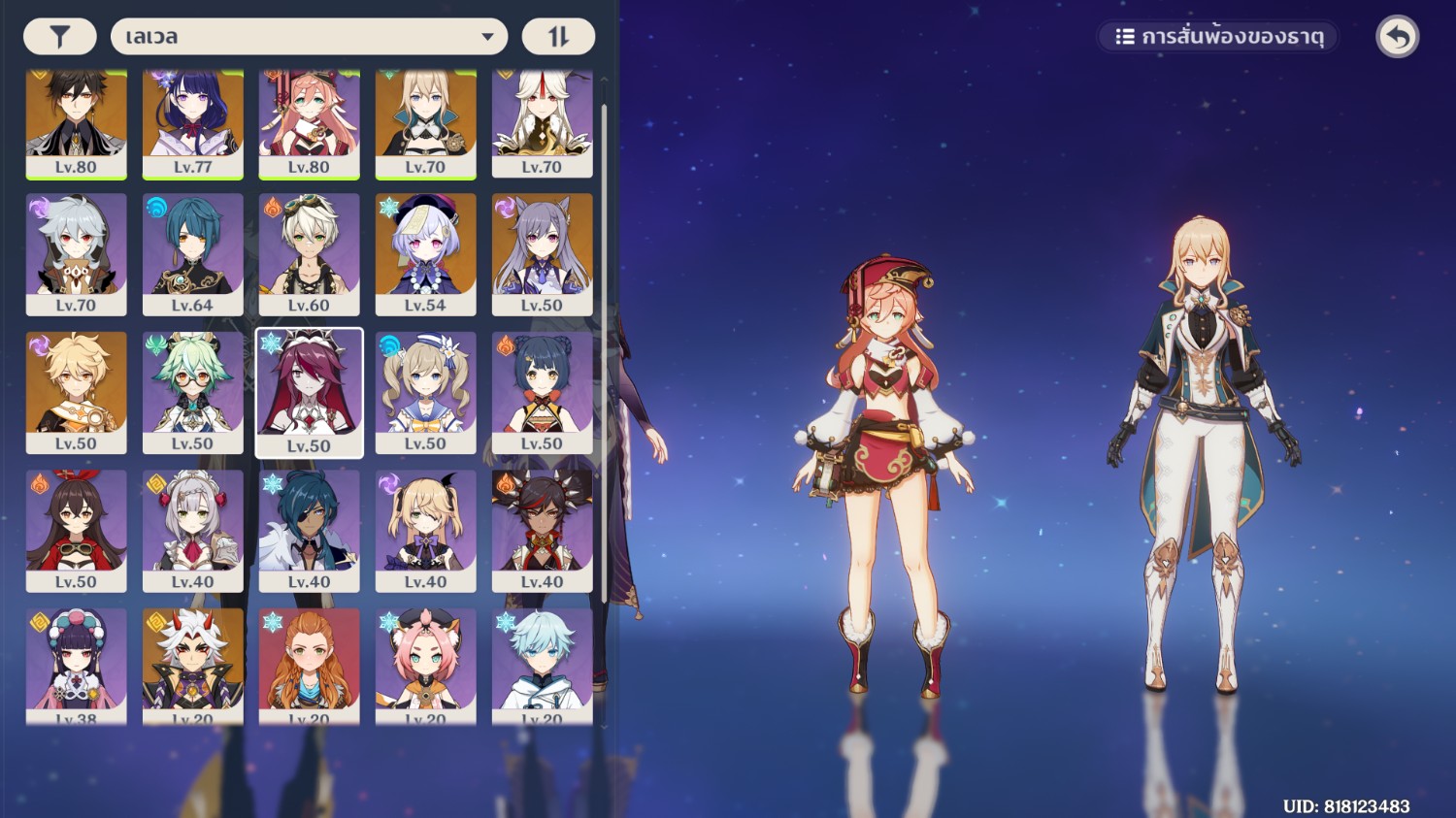Select Jean's Lv.70 character card
1456x818 pixels.
click(x=425, y=121)
